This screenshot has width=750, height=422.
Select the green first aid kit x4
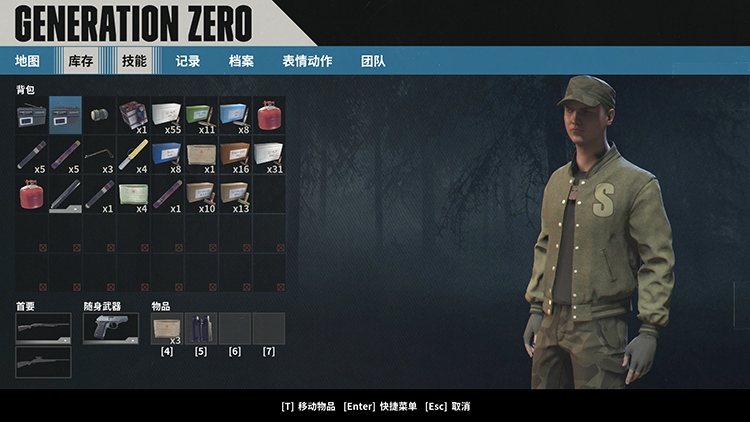(133, 194)
